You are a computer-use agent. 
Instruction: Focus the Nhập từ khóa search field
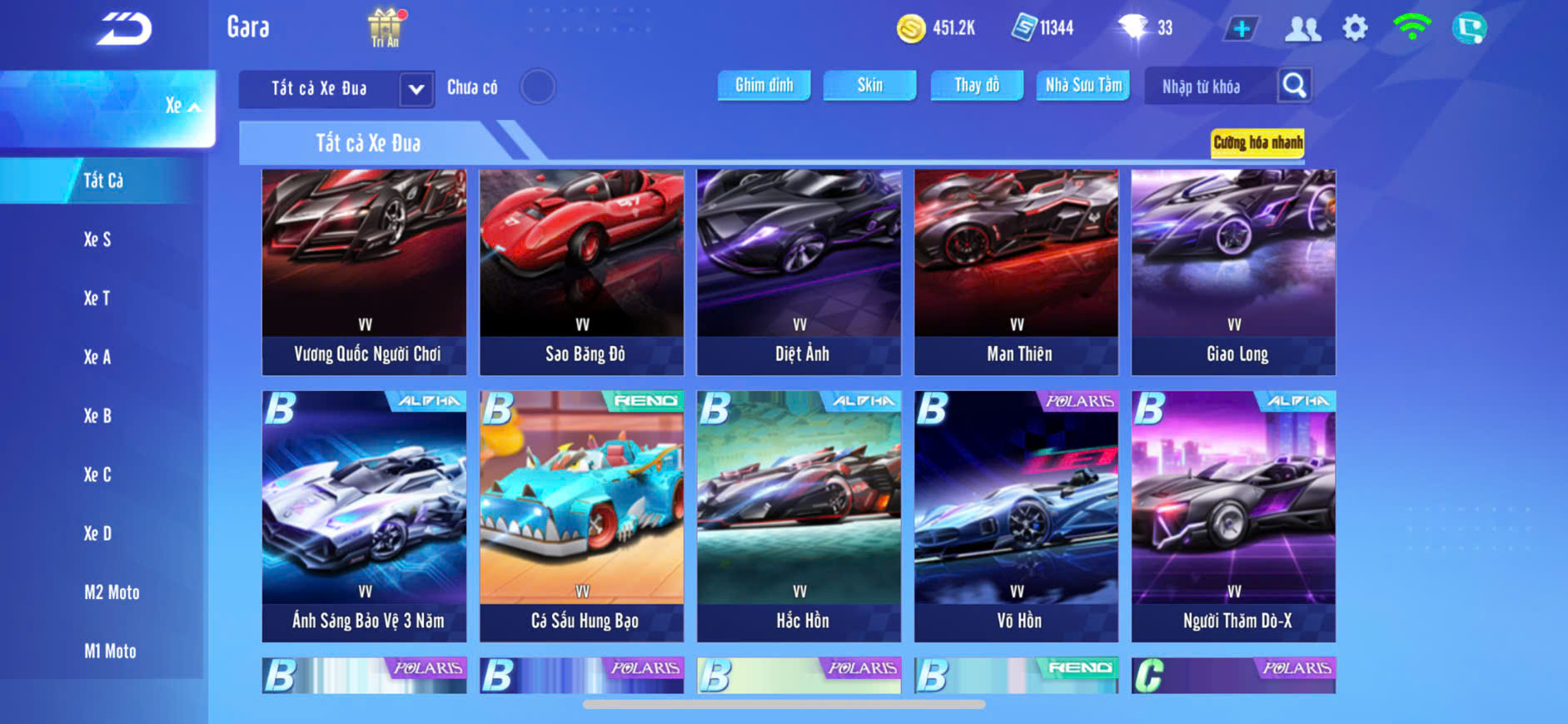1210,87
